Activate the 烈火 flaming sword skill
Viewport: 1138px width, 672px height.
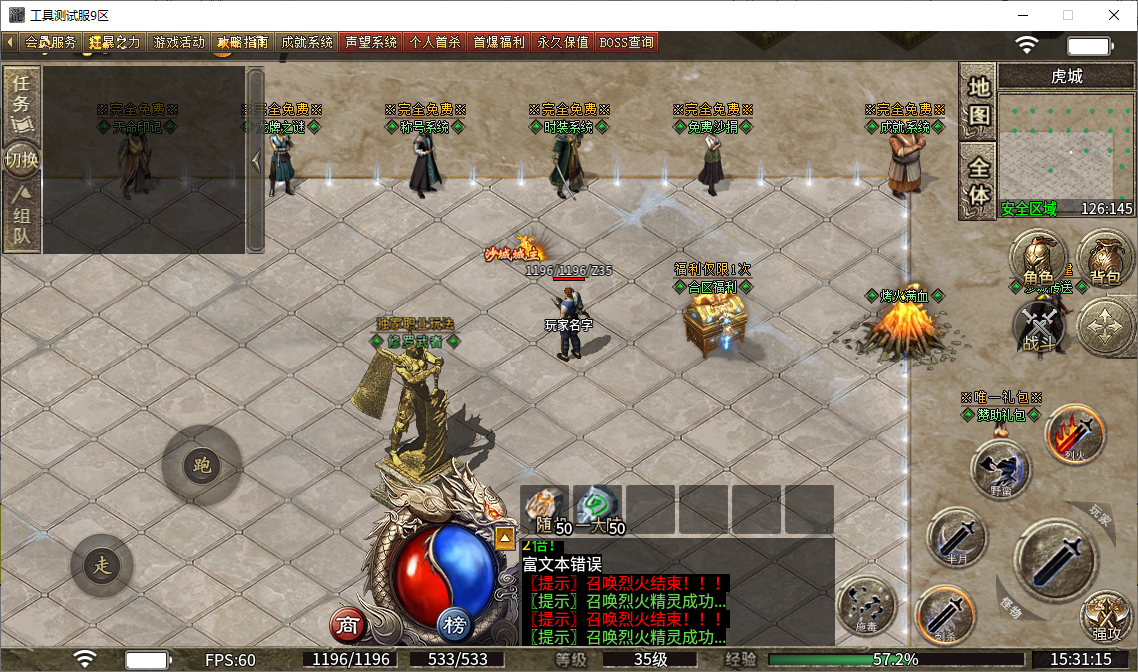(x=1074, y=434)
